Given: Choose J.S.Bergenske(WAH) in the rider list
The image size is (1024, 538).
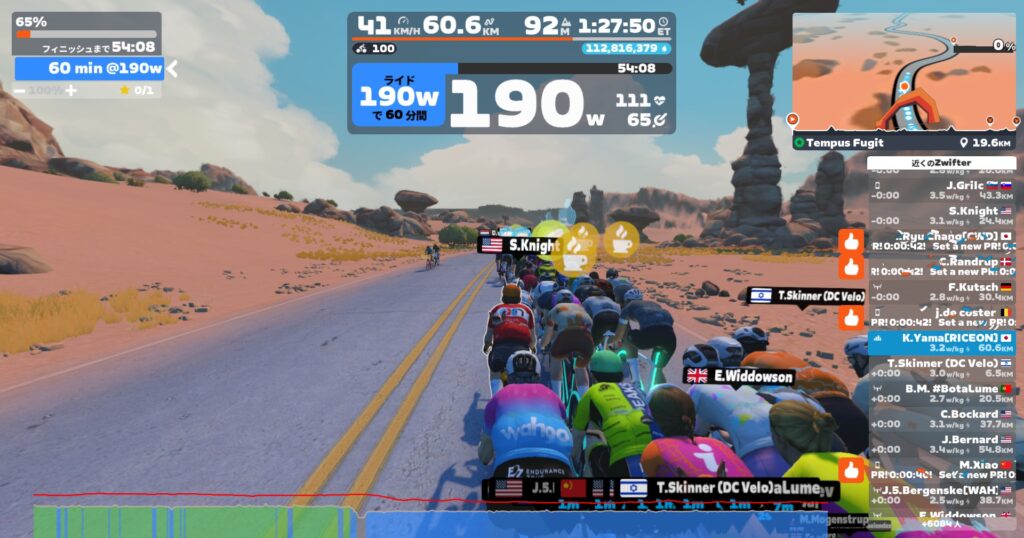Looking at the screenshot, I should pyautogui.click(x=942, y=494).
